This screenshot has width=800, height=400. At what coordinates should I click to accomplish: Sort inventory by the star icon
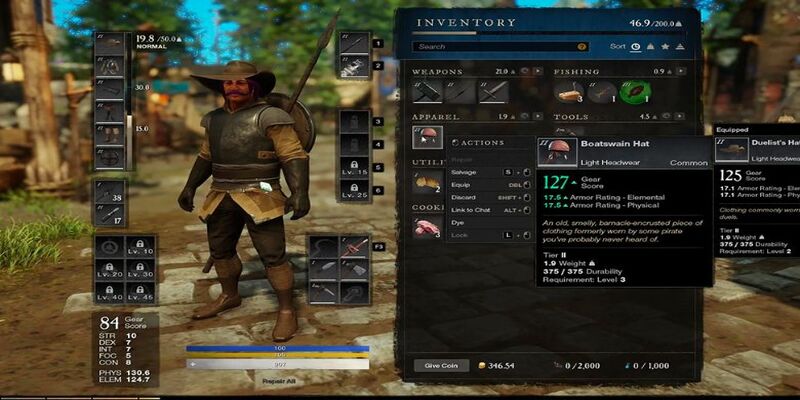(665, 46)
